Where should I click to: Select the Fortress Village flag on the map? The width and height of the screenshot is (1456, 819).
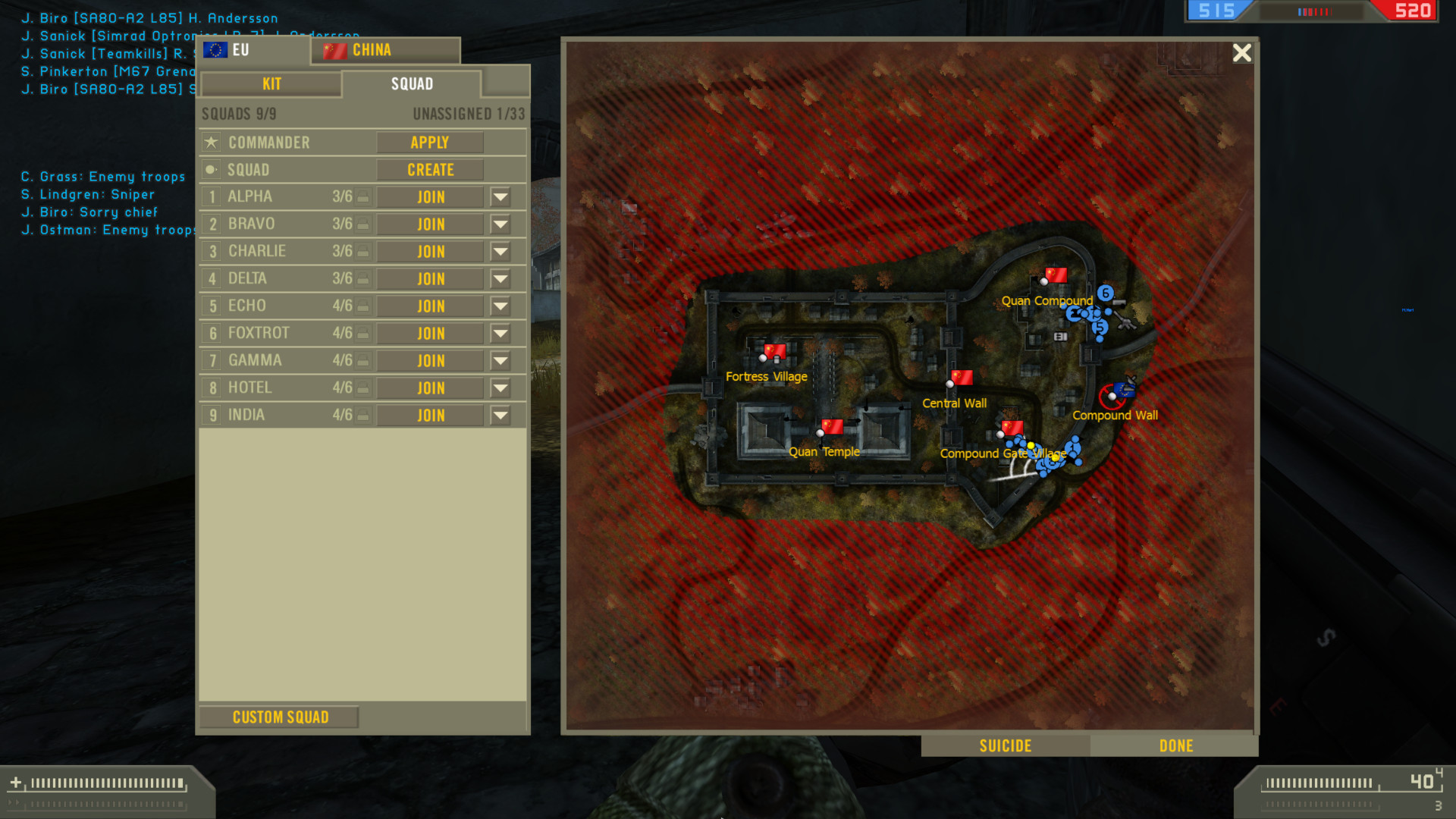pos(773,352)
